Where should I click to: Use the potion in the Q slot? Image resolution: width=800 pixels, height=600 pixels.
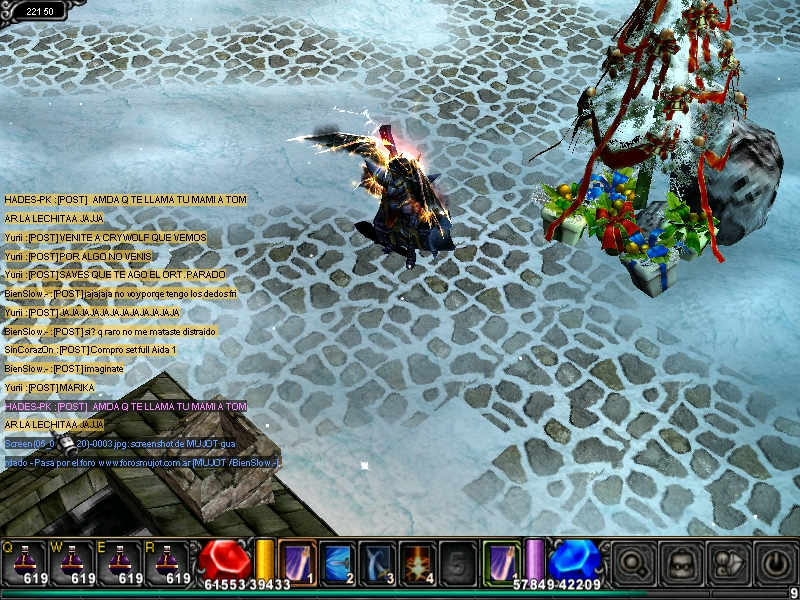coord(28,560)
